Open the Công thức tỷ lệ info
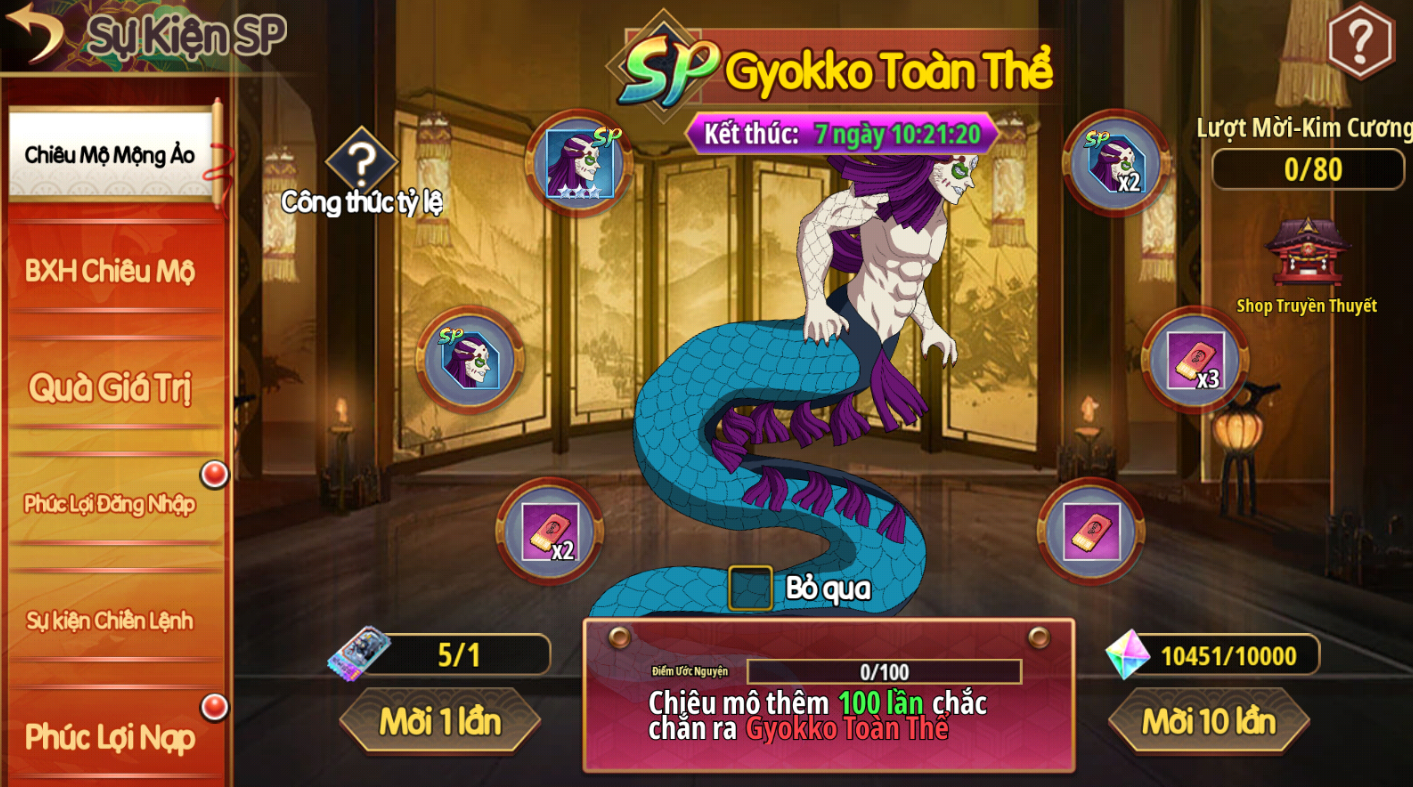This screenshot has width=1413, height=787. (x=361, y=161)
